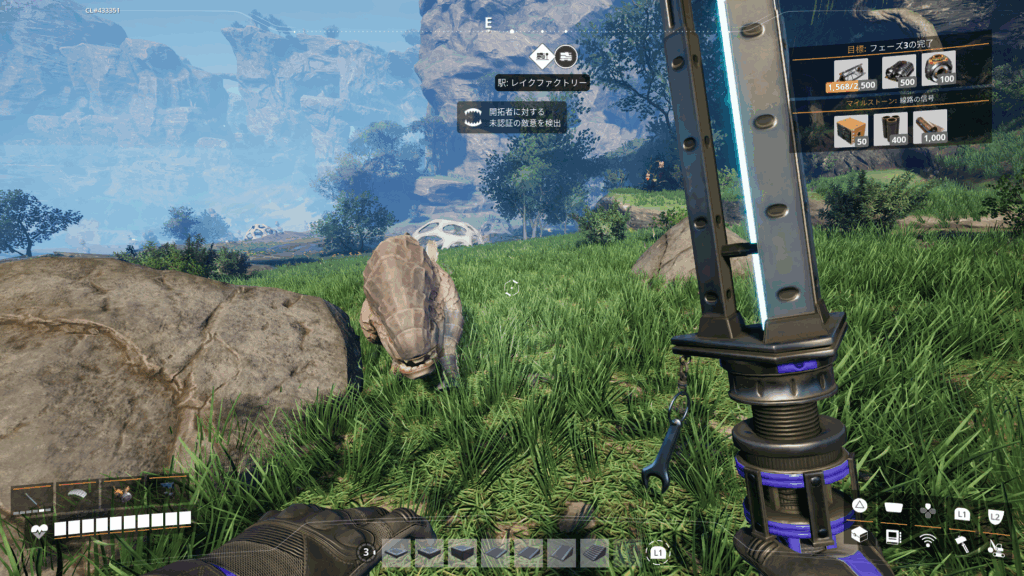Viewport: 1024px width, 576px height.
Task: Open the Codex computer icon
Action: [x=892, y=537]
